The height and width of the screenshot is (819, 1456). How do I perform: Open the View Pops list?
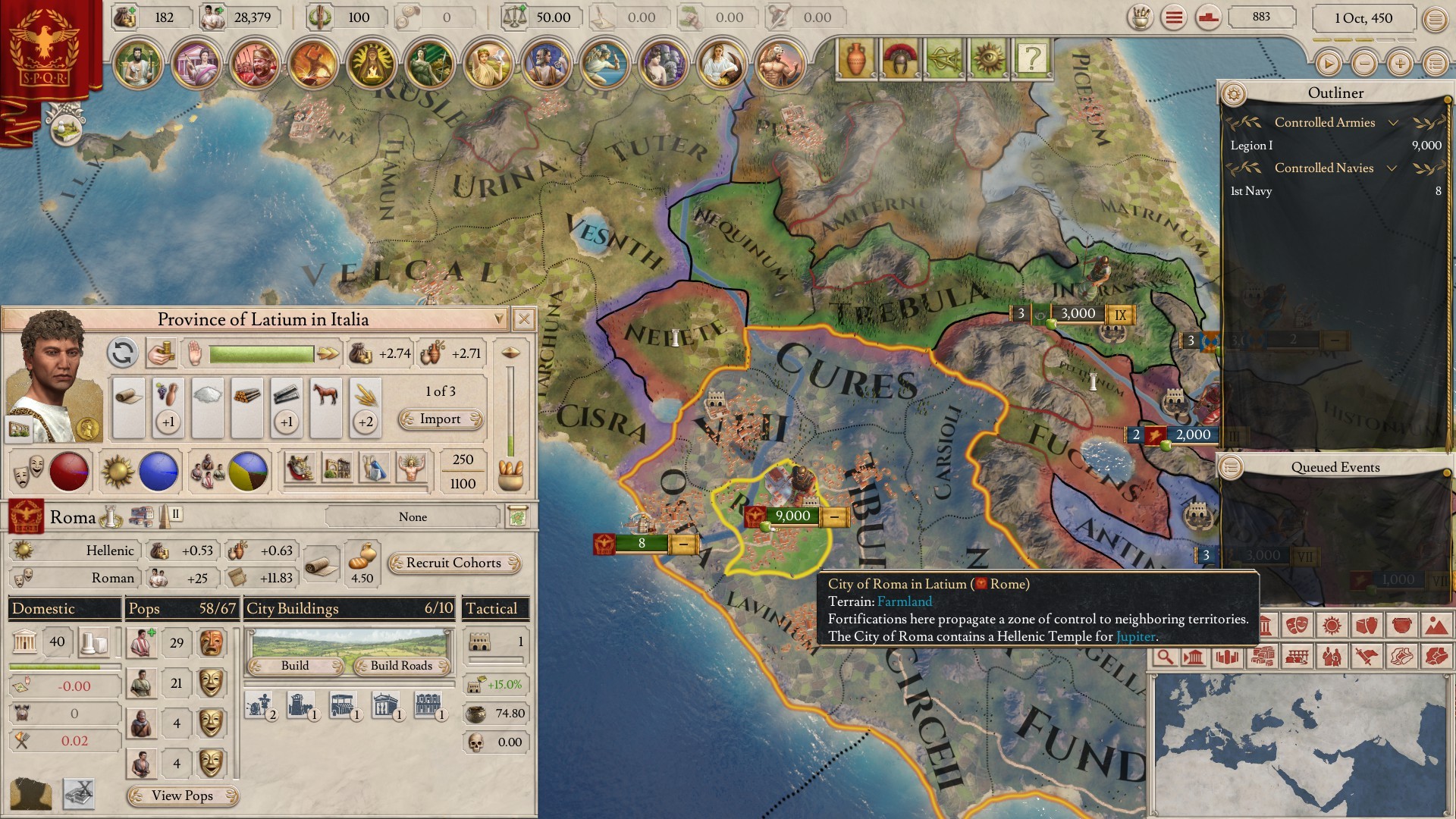182,795
